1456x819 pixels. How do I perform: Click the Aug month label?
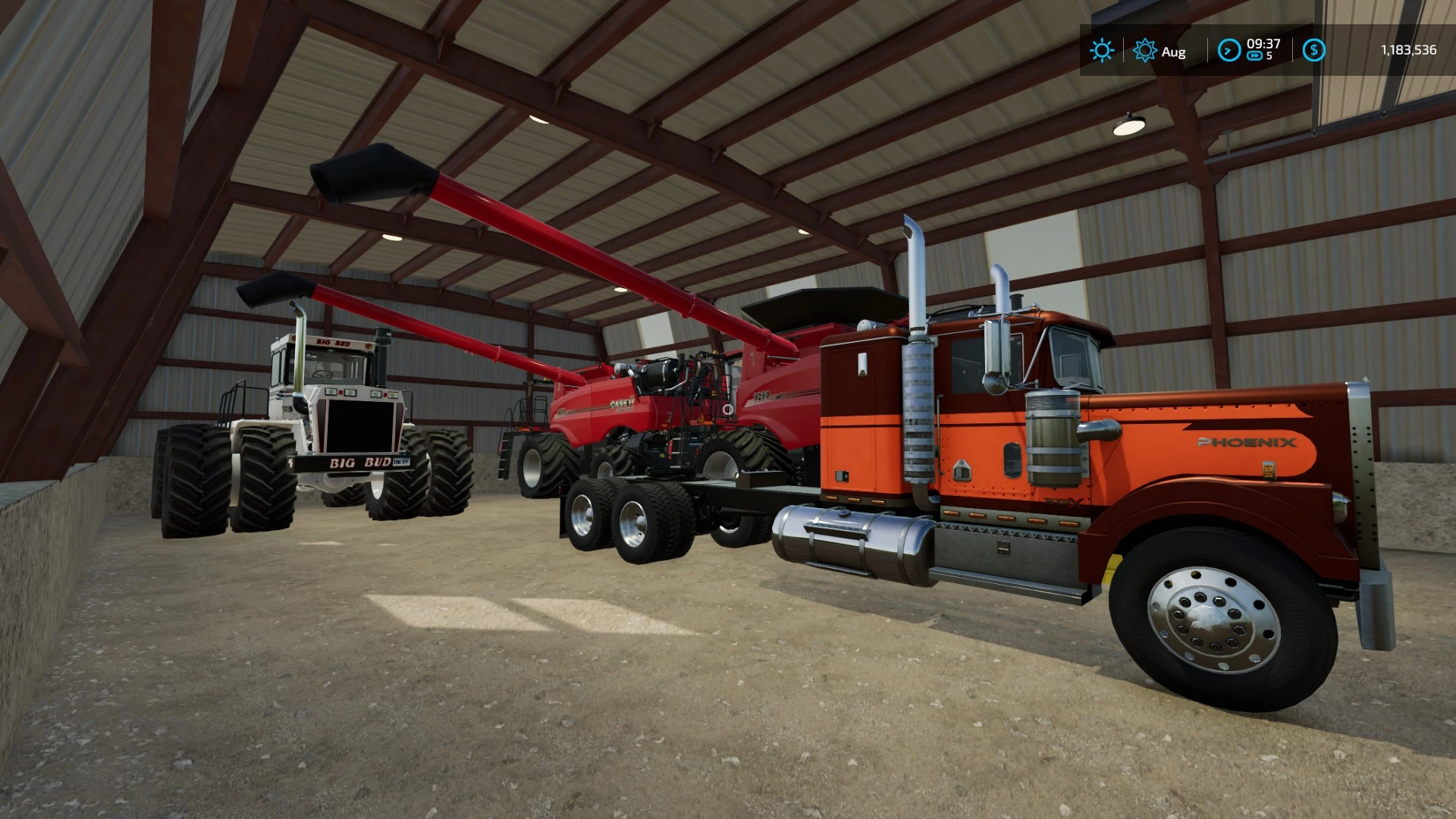pyautogui.click(x=1173, y=52)
